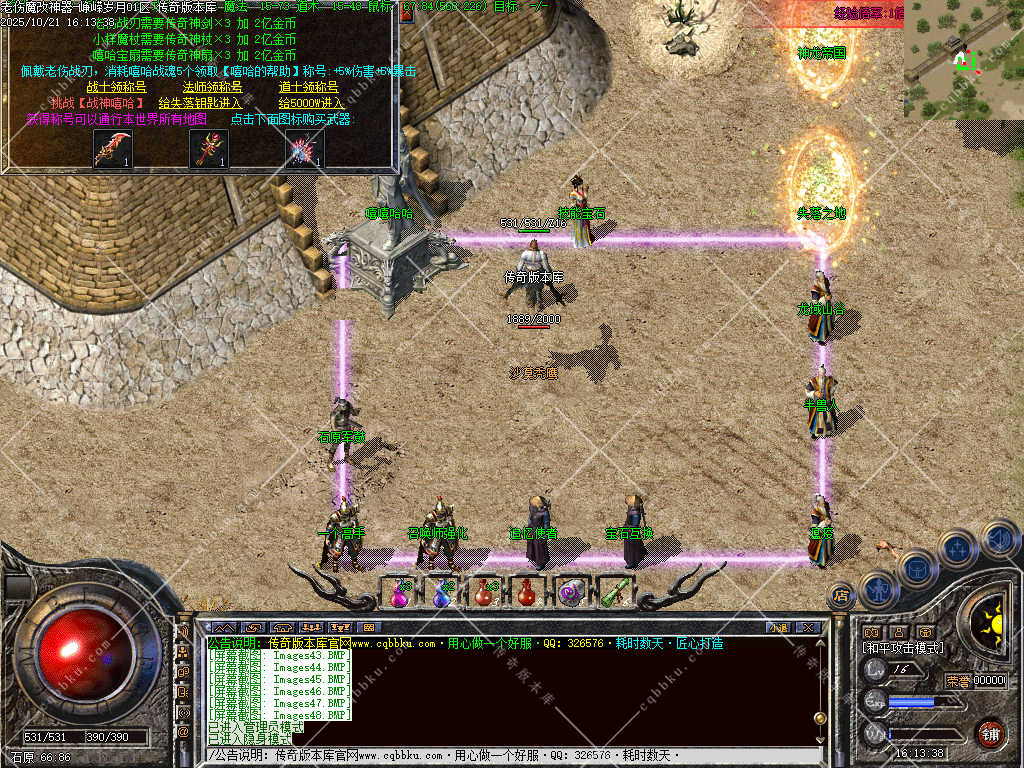Buy the red blade weapon icon
The width and height of the screenshot is (1024, 768).
pyautogui.click(x=113, y=149)
